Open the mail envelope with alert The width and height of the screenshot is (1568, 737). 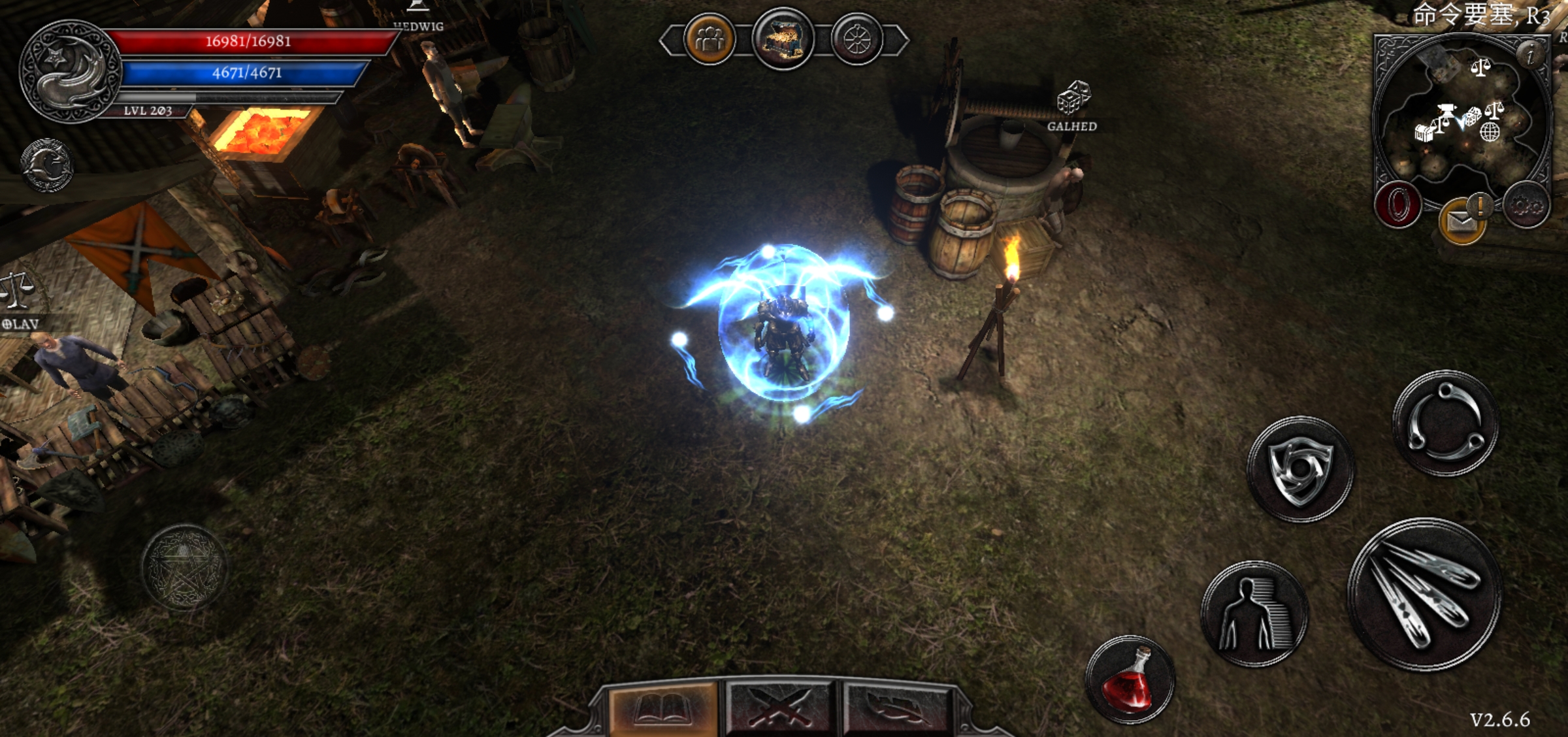pos(1462,221)
